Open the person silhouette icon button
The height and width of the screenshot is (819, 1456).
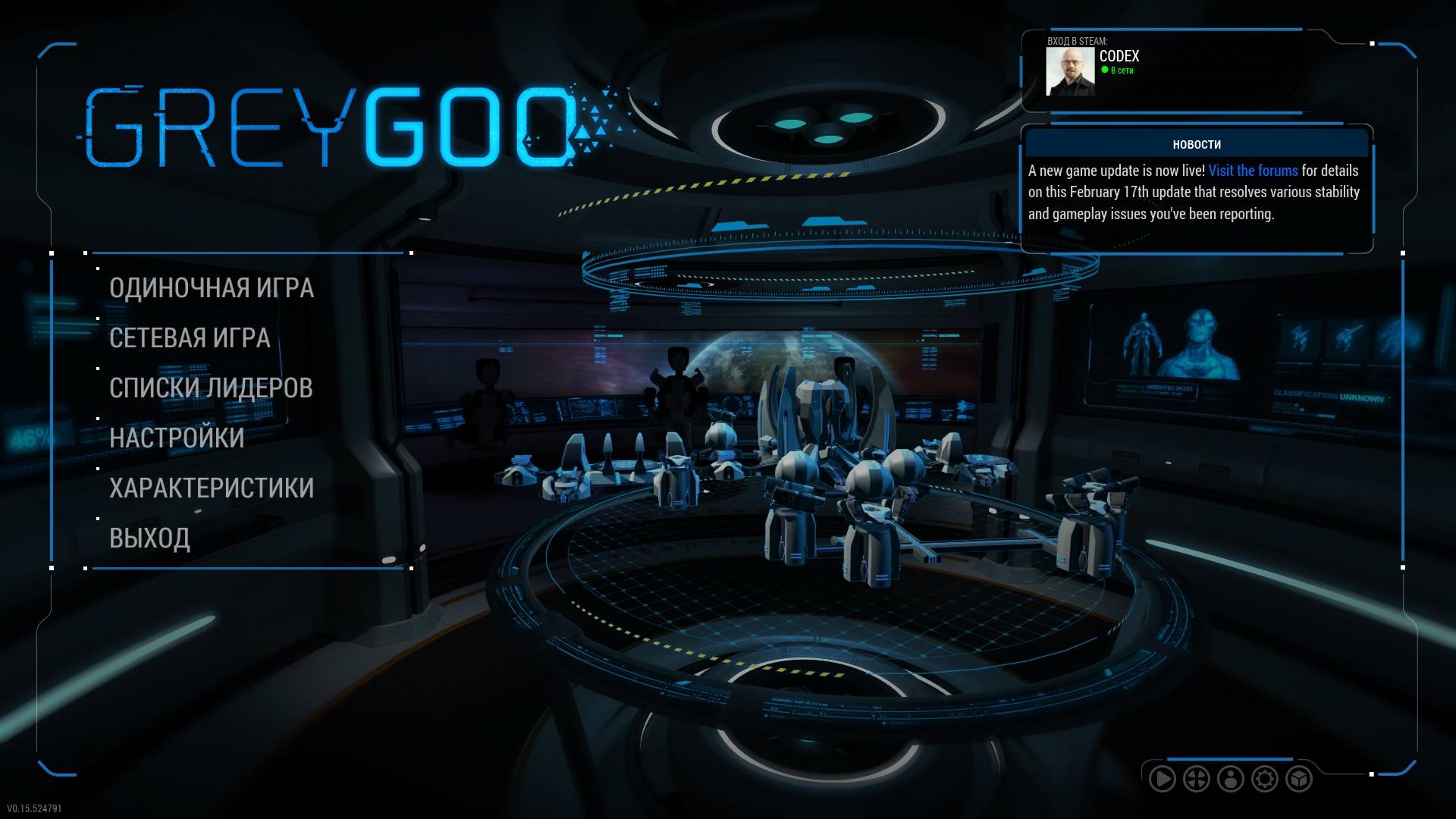[x=1230, y=779]
